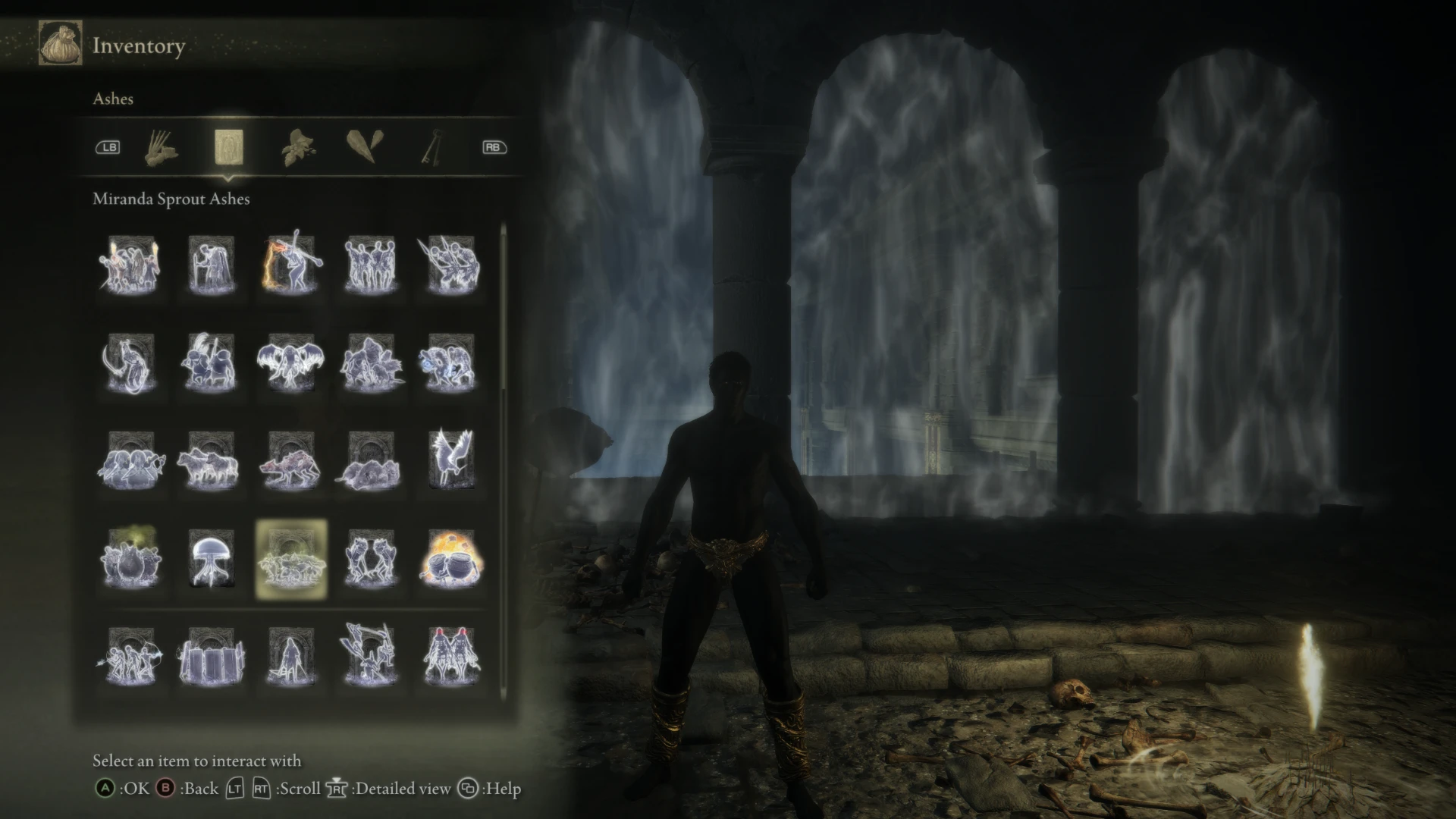Switch to the tools category tab
The width and height of the screenshot is (1456, 819).
(x=162, y=147)
